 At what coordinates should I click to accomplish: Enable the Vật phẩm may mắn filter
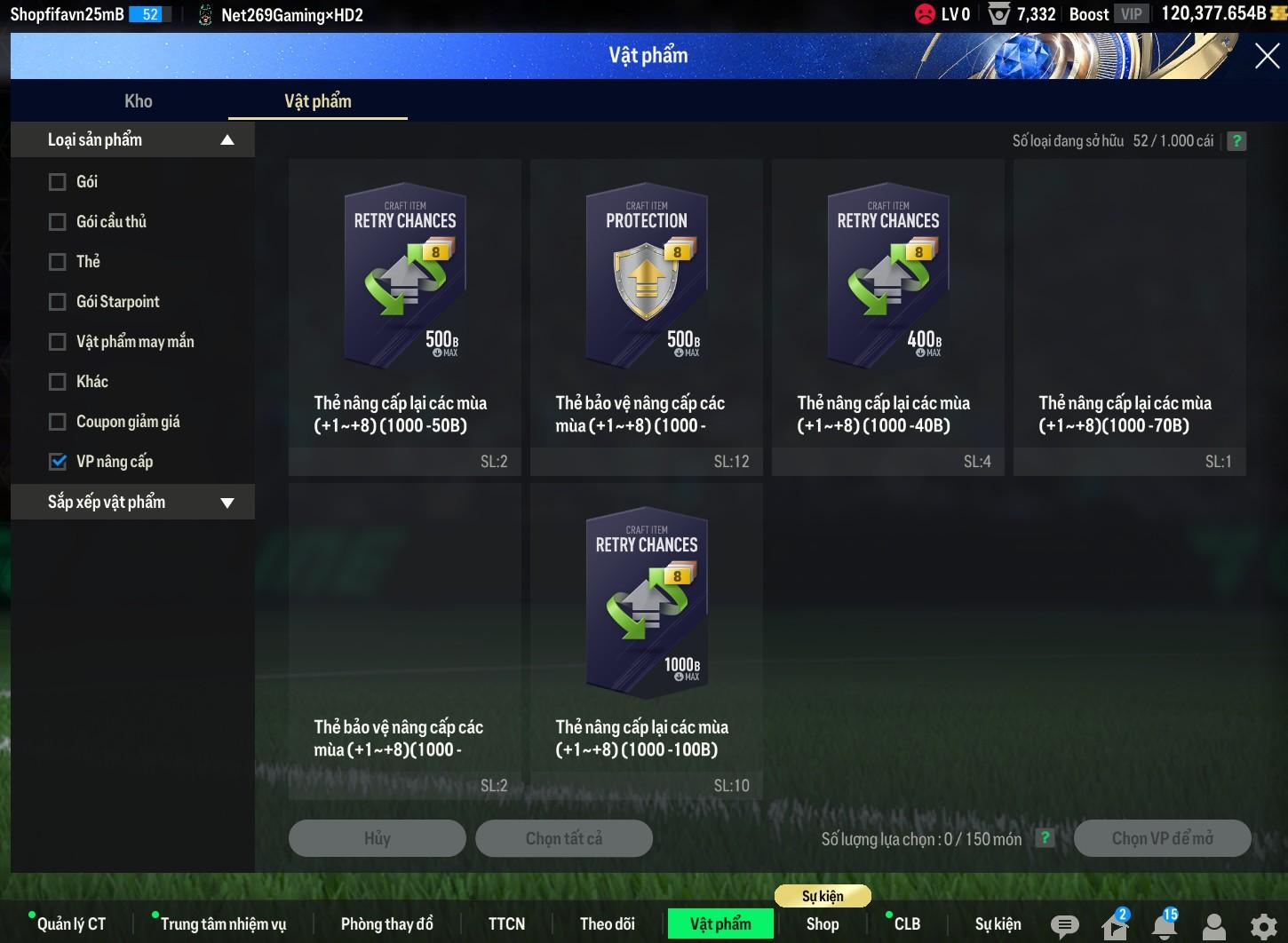coord(58,342)
